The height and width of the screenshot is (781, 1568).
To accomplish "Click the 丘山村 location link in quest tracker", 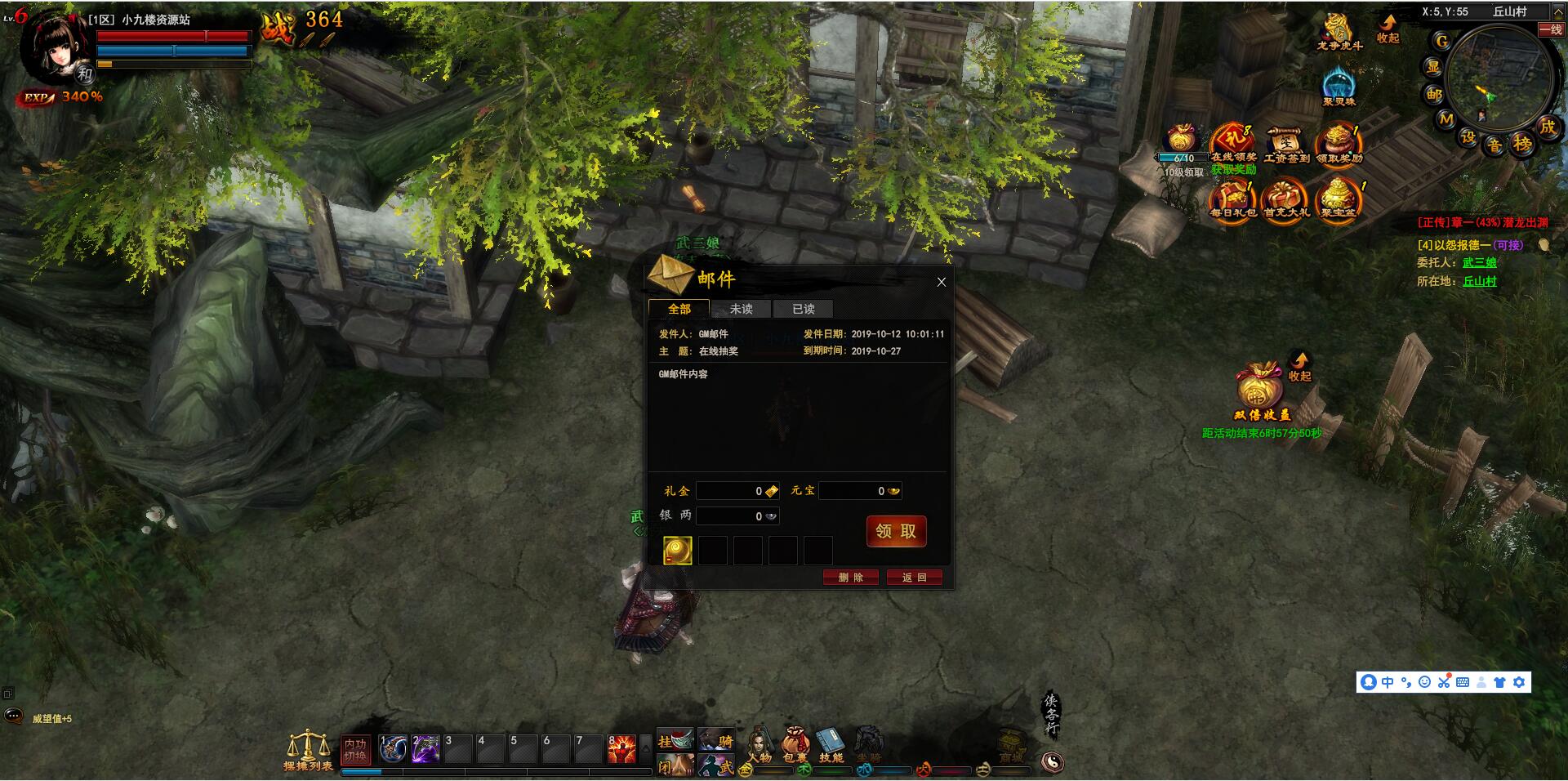I will (1479, 281).
